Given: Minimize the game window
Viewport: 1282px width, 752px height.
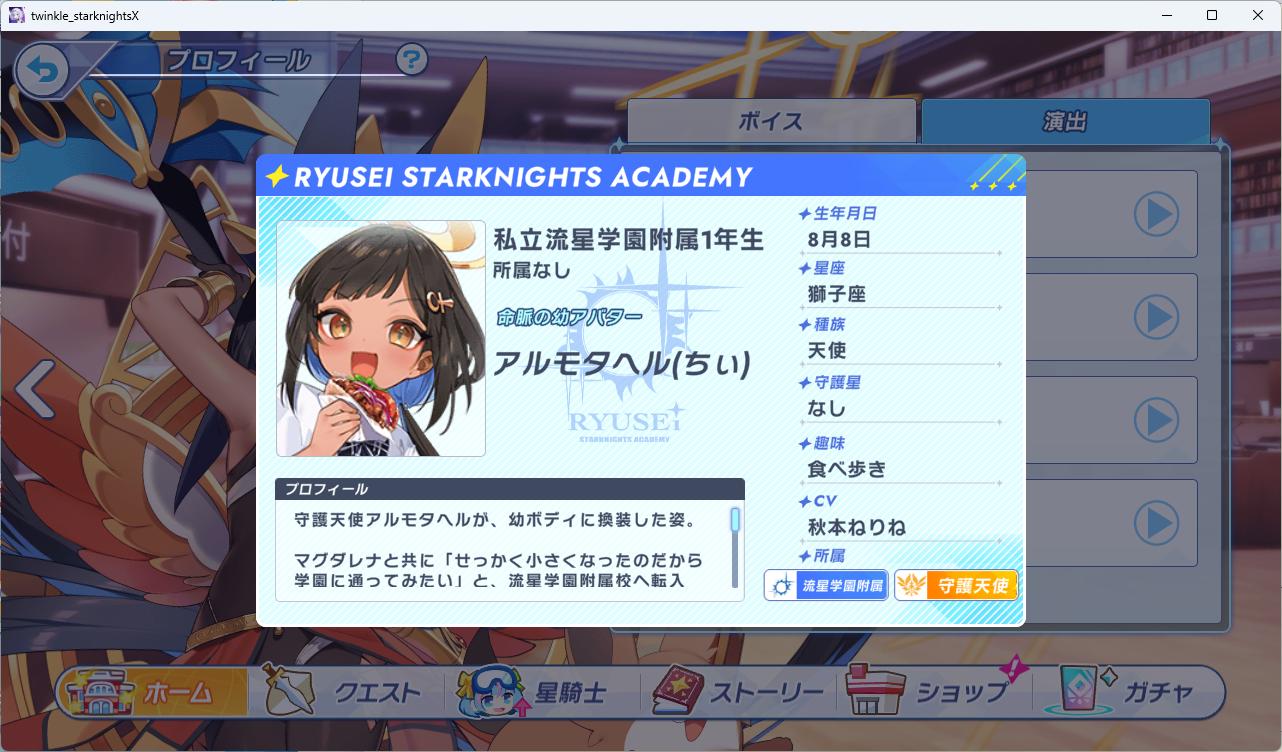Looking at the screenshot, I should 1167,15.
